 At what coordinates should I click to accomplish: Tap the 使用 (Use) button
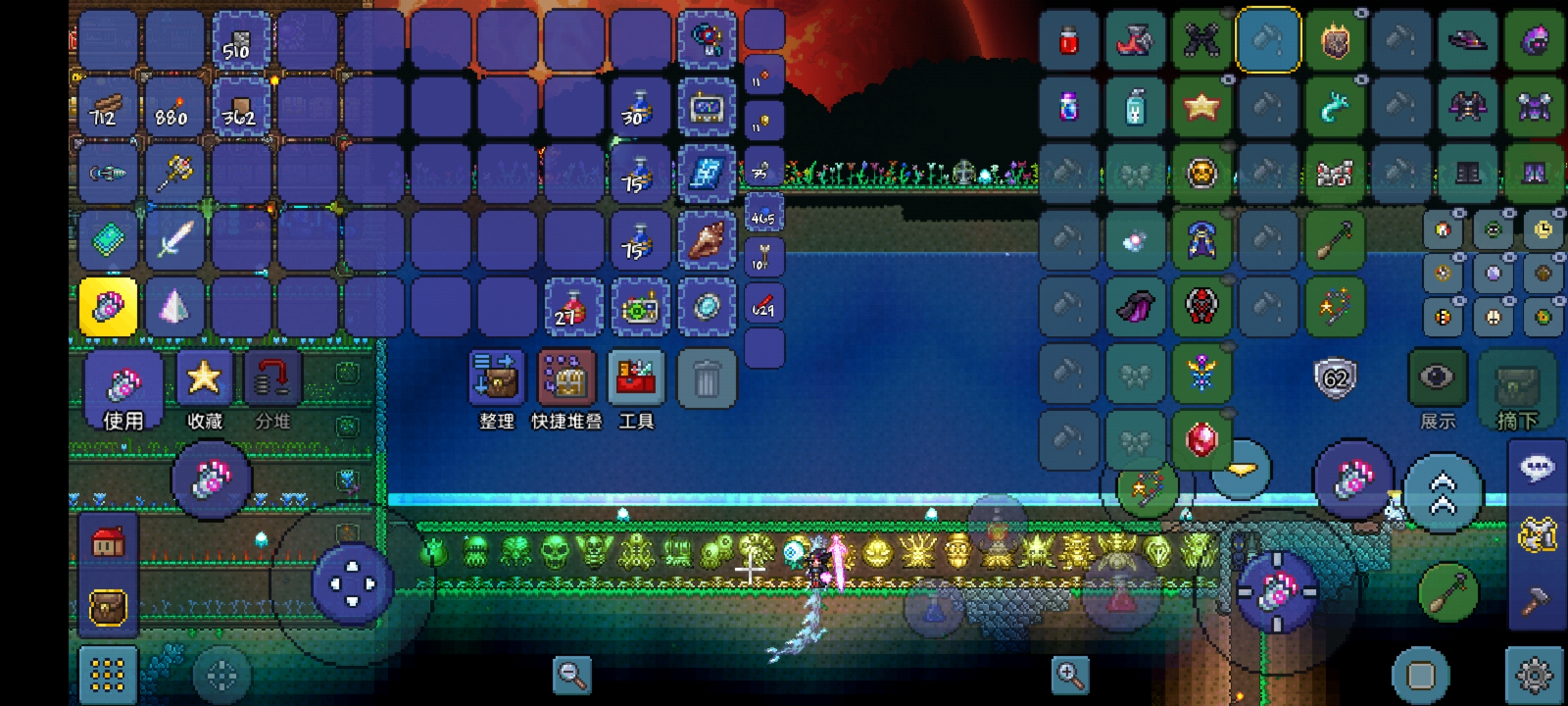click(x=123, y=392)
